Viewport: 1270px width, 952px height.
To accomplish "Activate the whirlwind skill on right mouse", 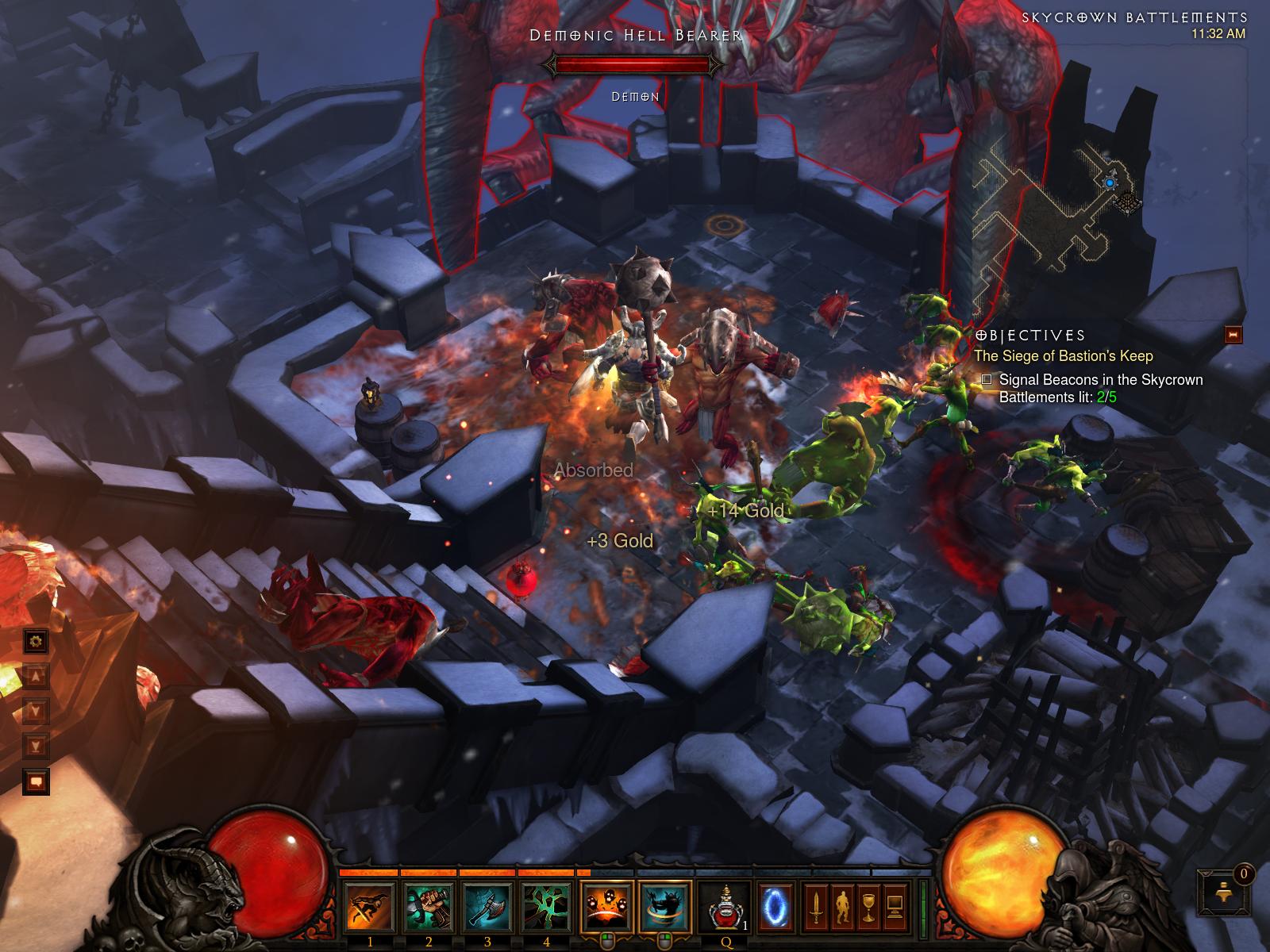I will pos(665,907).
